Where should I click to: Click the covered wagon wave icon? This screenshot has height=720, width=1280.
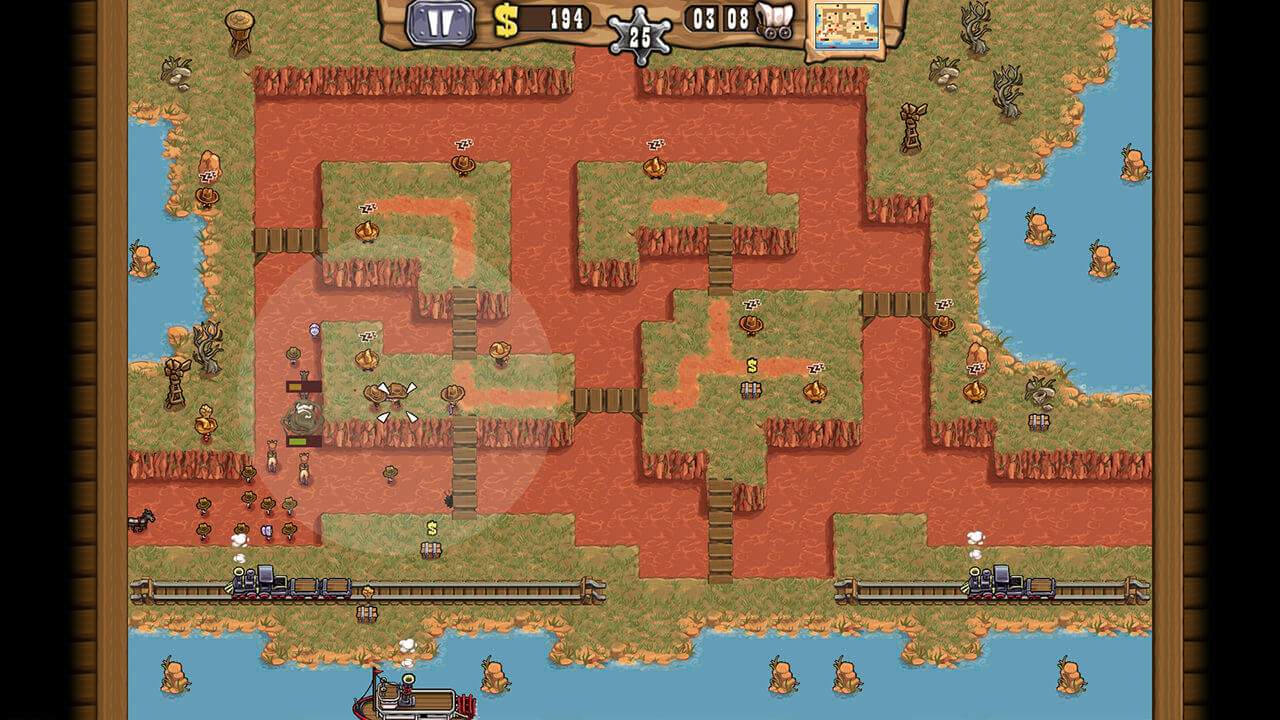tap(773, 20)
